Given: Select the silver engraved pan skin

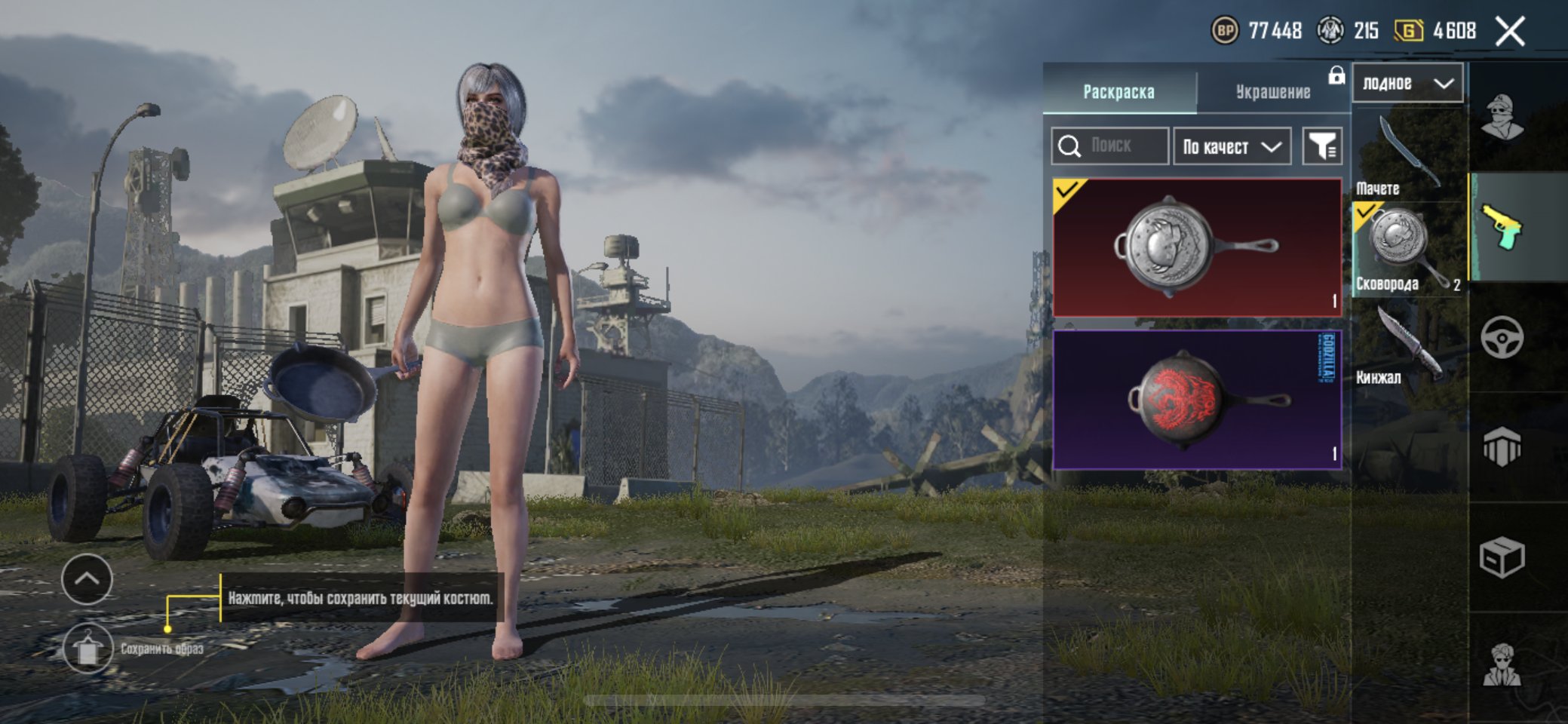Looking at the screenshot, I should coord(1197,247).
